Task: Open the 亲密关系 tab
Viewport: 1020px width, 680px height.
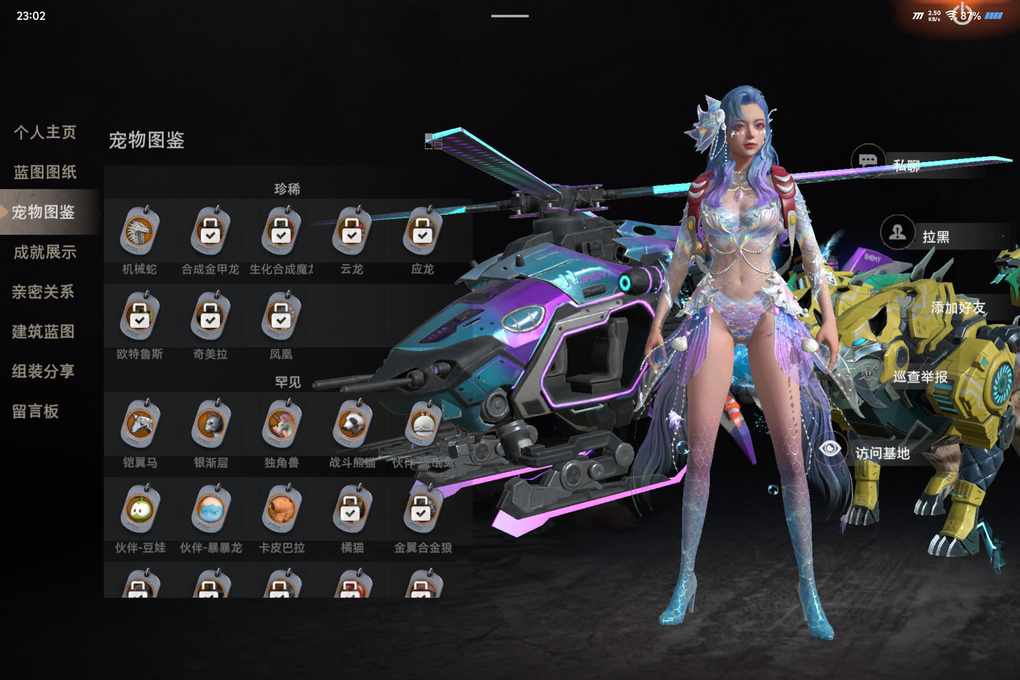Action: coord(44,292)
